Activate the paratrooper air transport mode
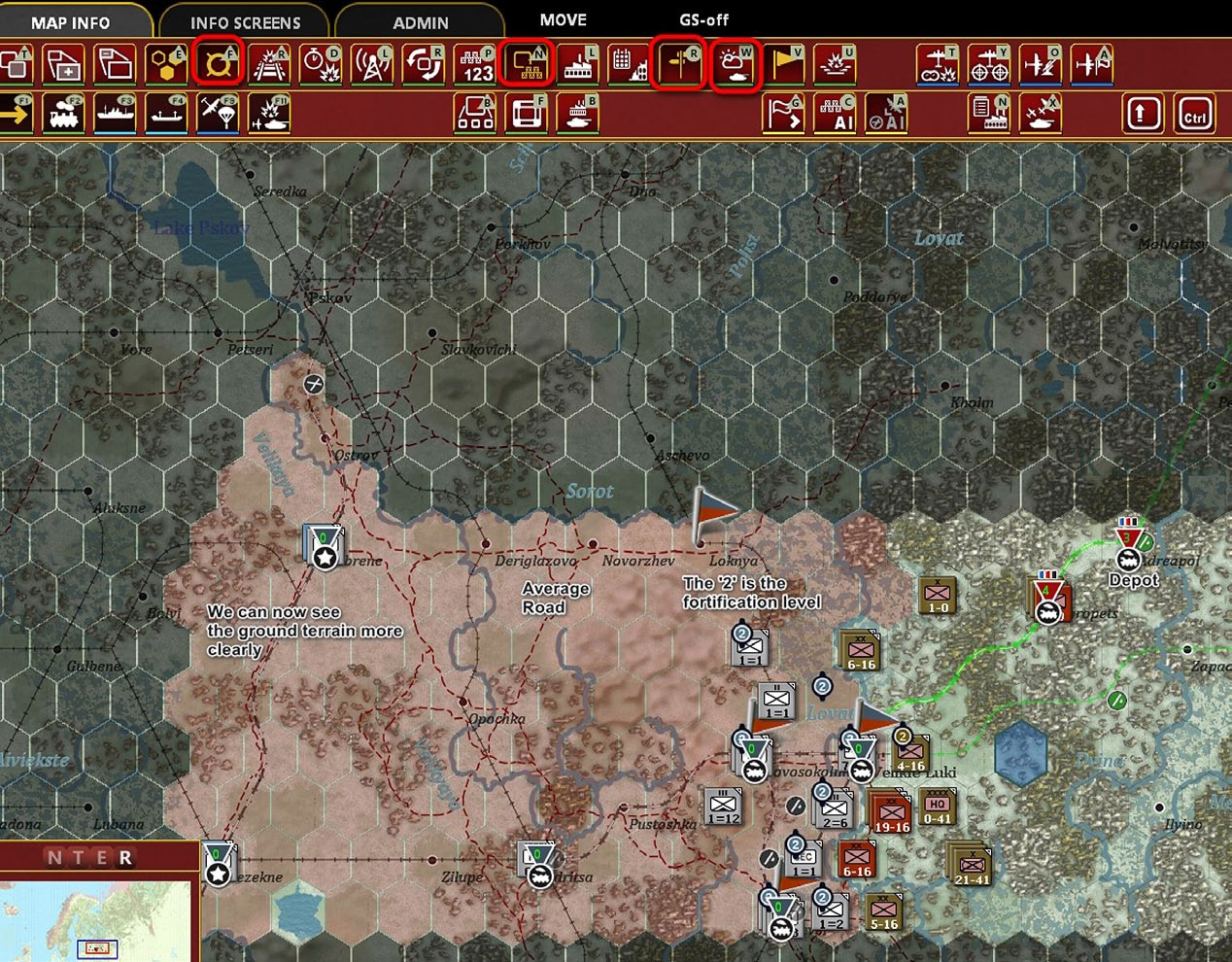Viewport: 1232px width, 962px height. [218, 115]
